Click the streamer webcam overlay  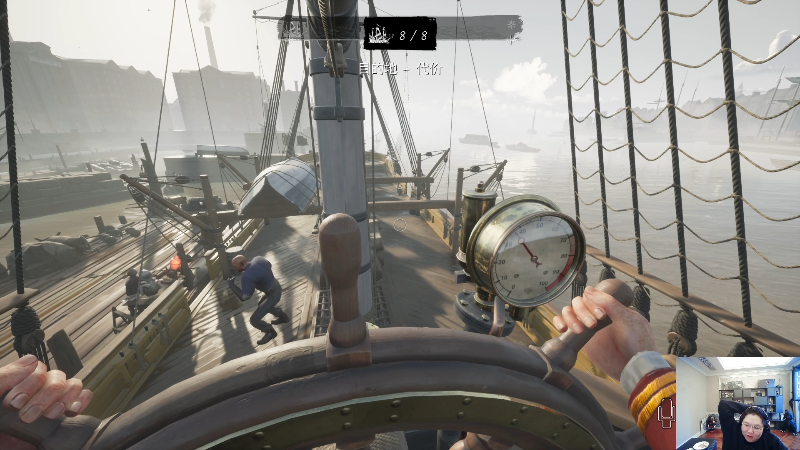coord(738,402)
